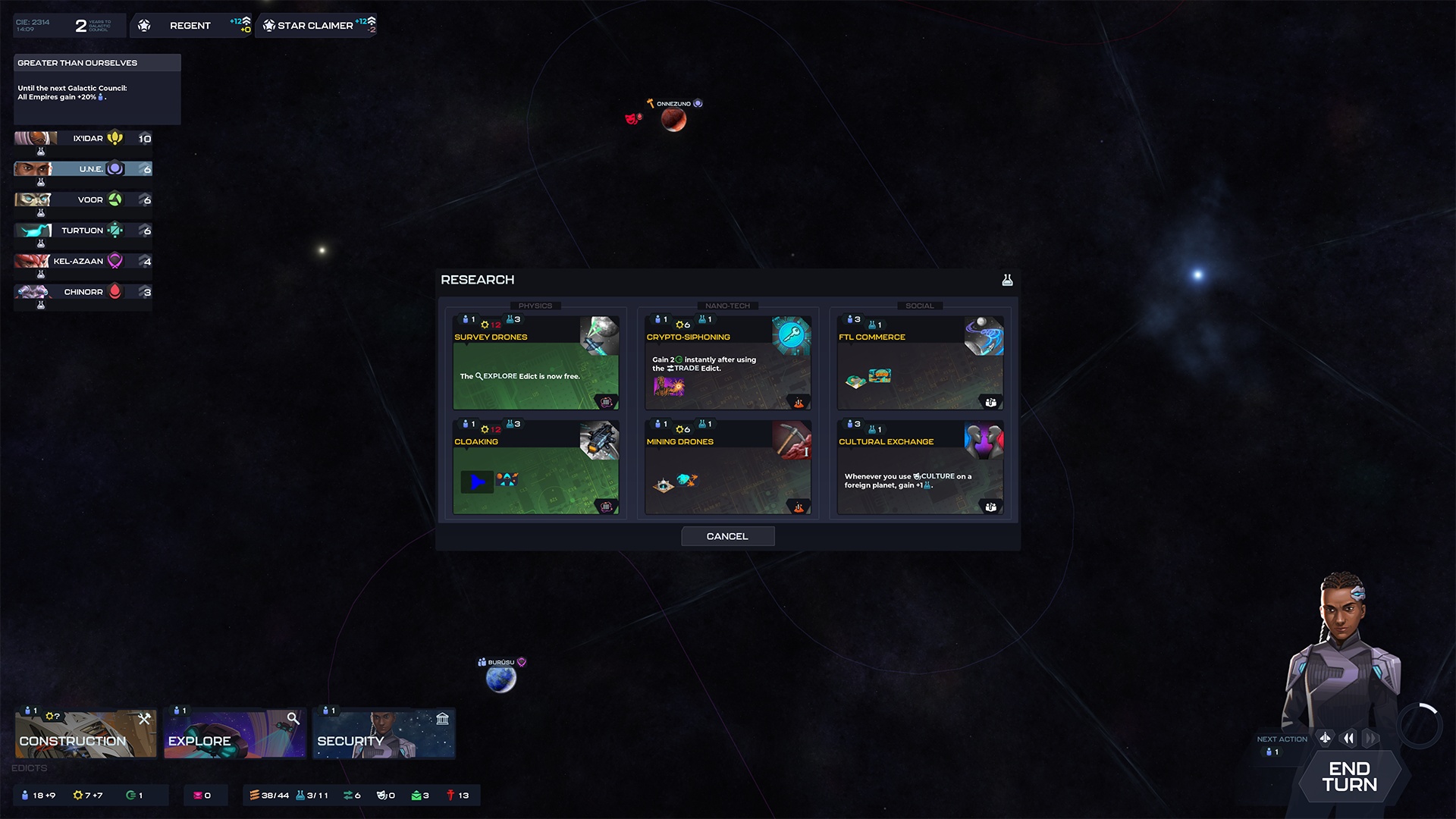View the Turtuon empire row

(x=83, y=231)
